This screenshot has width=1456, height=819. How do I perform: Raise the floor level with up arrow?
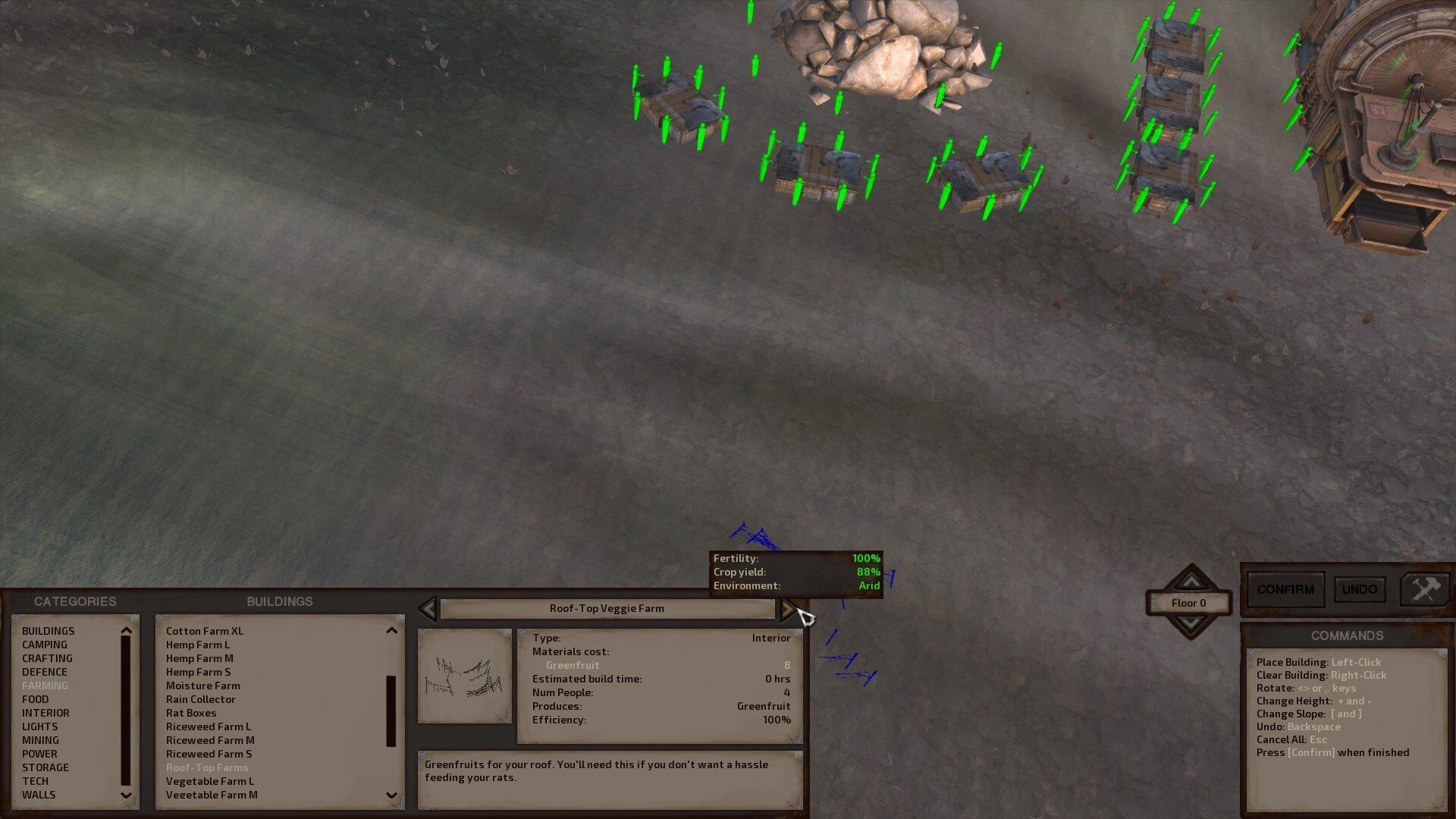point(1191,581)
